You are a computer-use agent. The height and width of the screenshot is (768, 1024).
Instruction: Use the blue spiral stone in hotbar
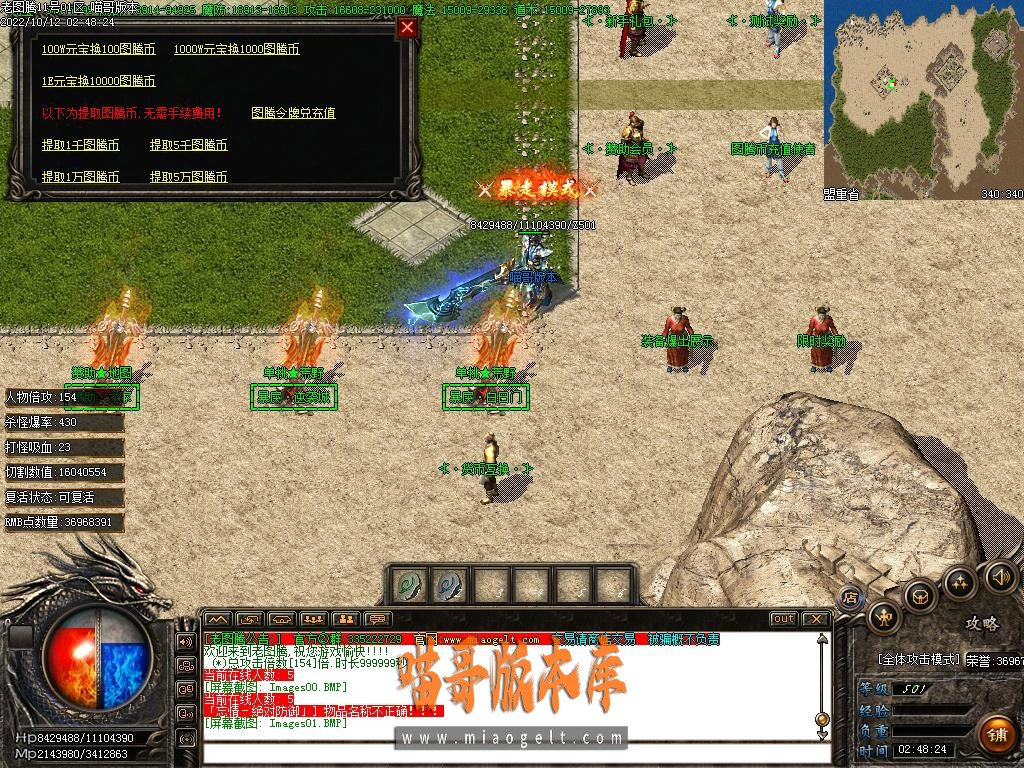450,585
